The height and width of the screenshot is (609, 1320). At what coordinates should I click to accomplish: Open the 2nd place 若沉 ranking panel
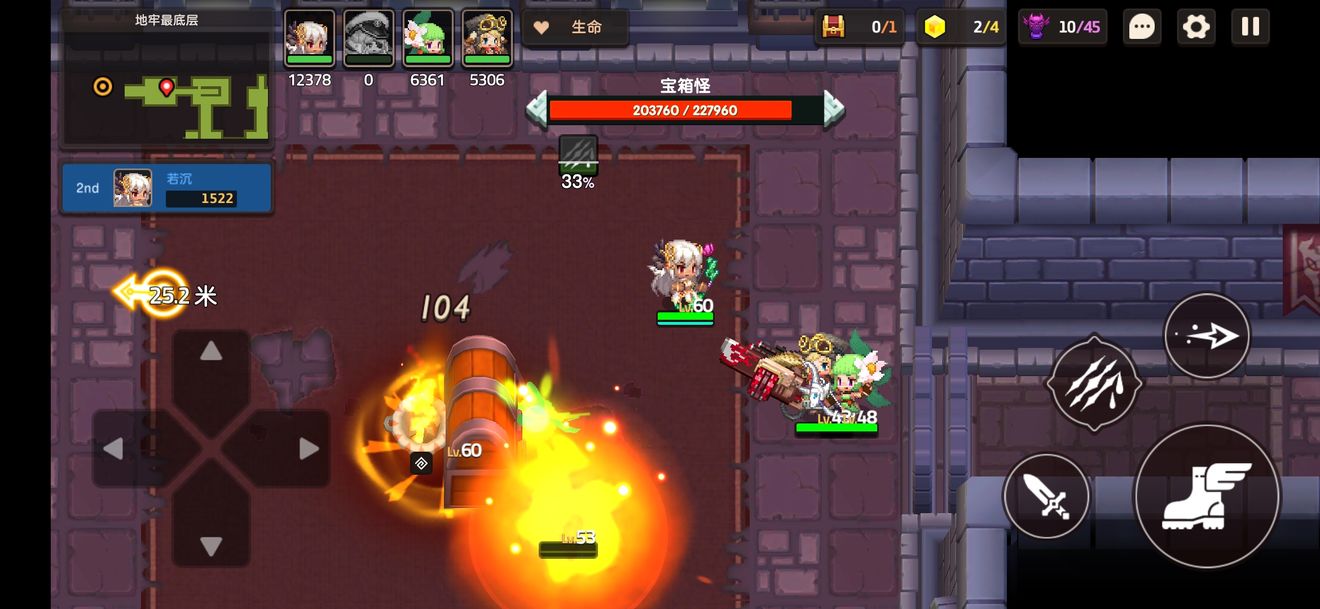(x=166, y=188)
